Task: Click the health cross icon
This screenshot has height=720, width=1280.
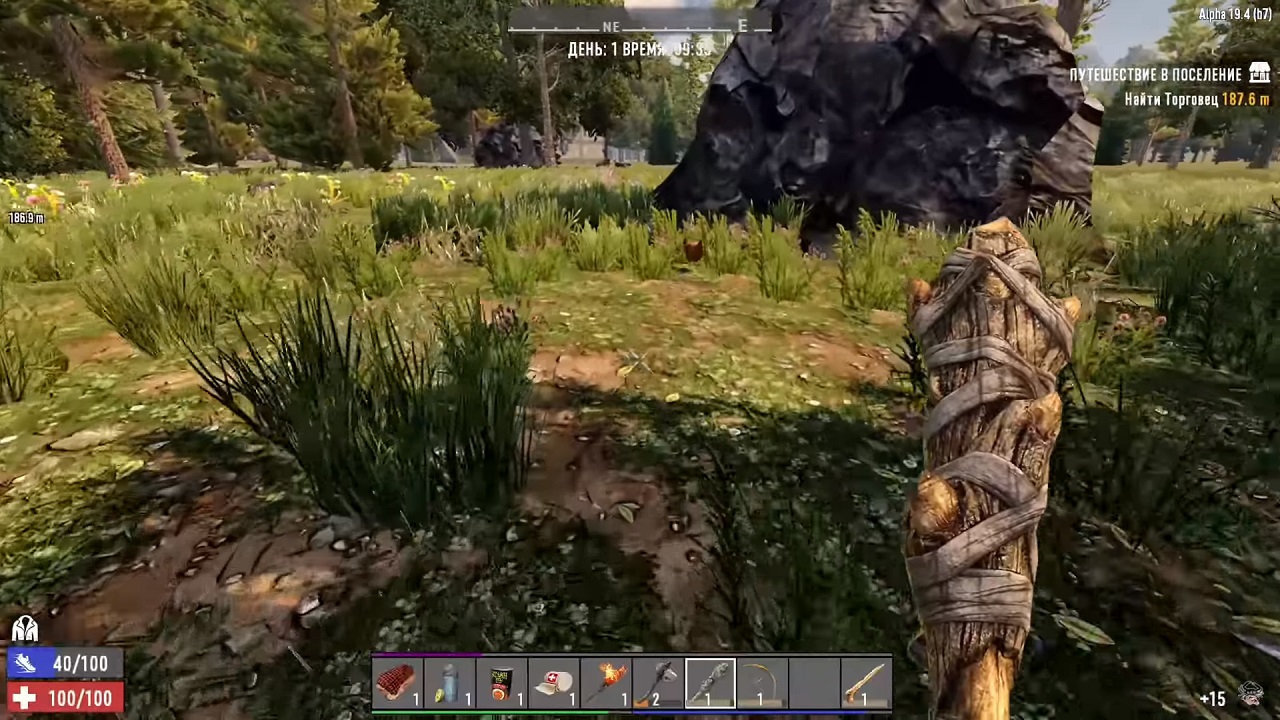Action: tap(25, 698)
